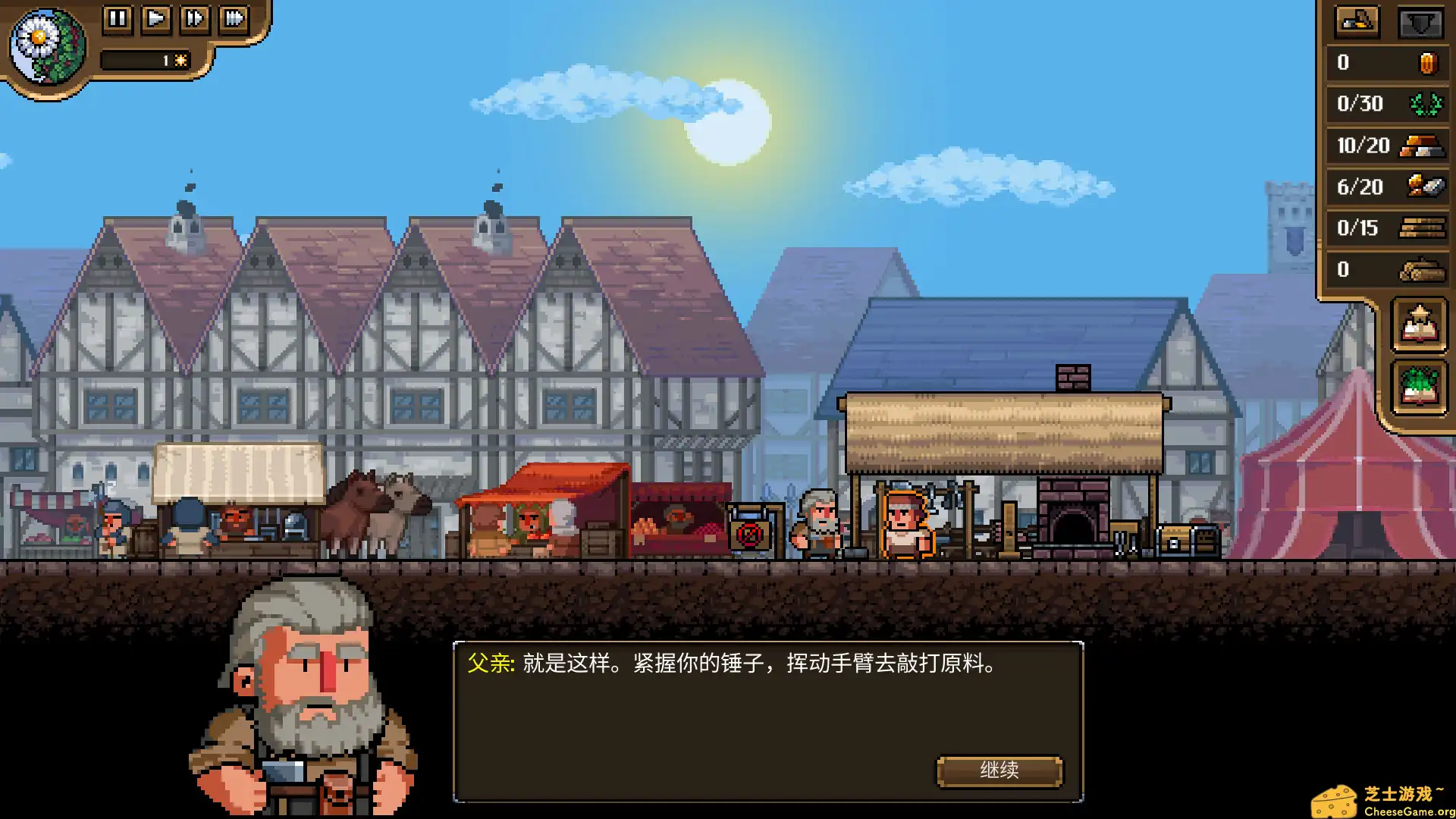The width and height of the screenshot is (1456, 819).
Task: Select the fast-forward speed icon
Action: 196,20
